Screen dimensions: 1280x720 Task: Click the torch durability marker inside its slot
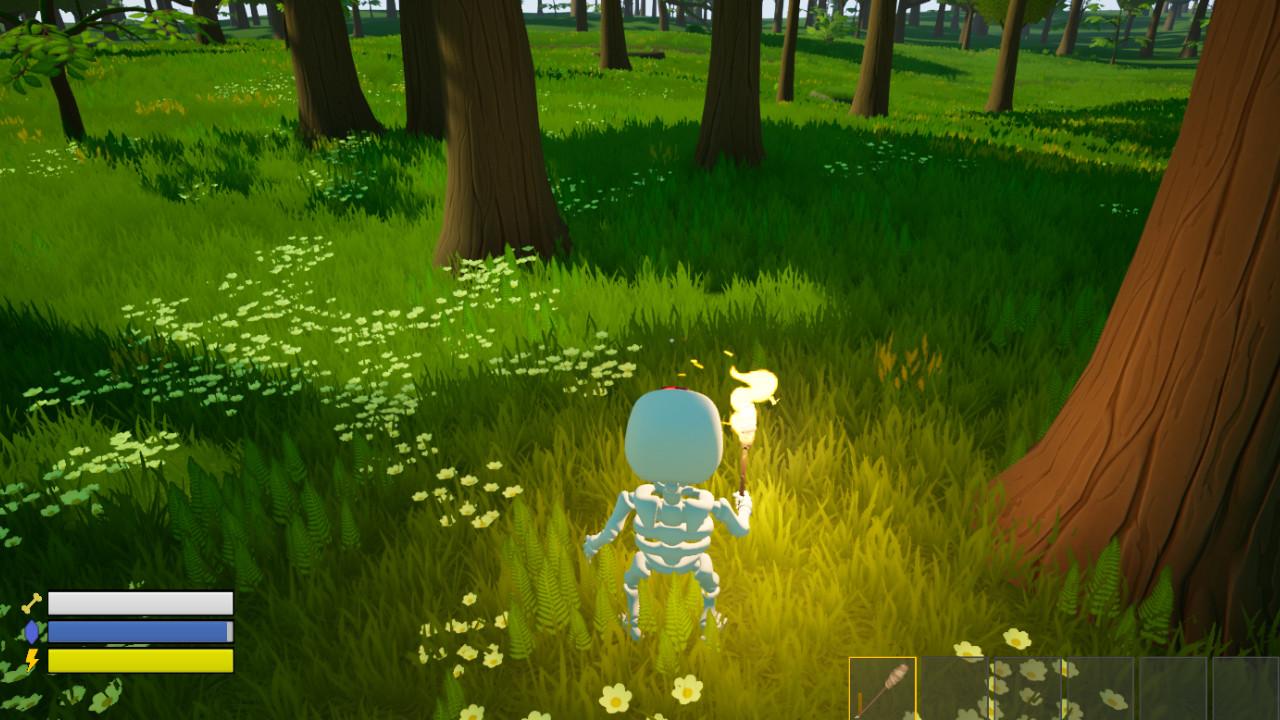click(x=860, y=702)
